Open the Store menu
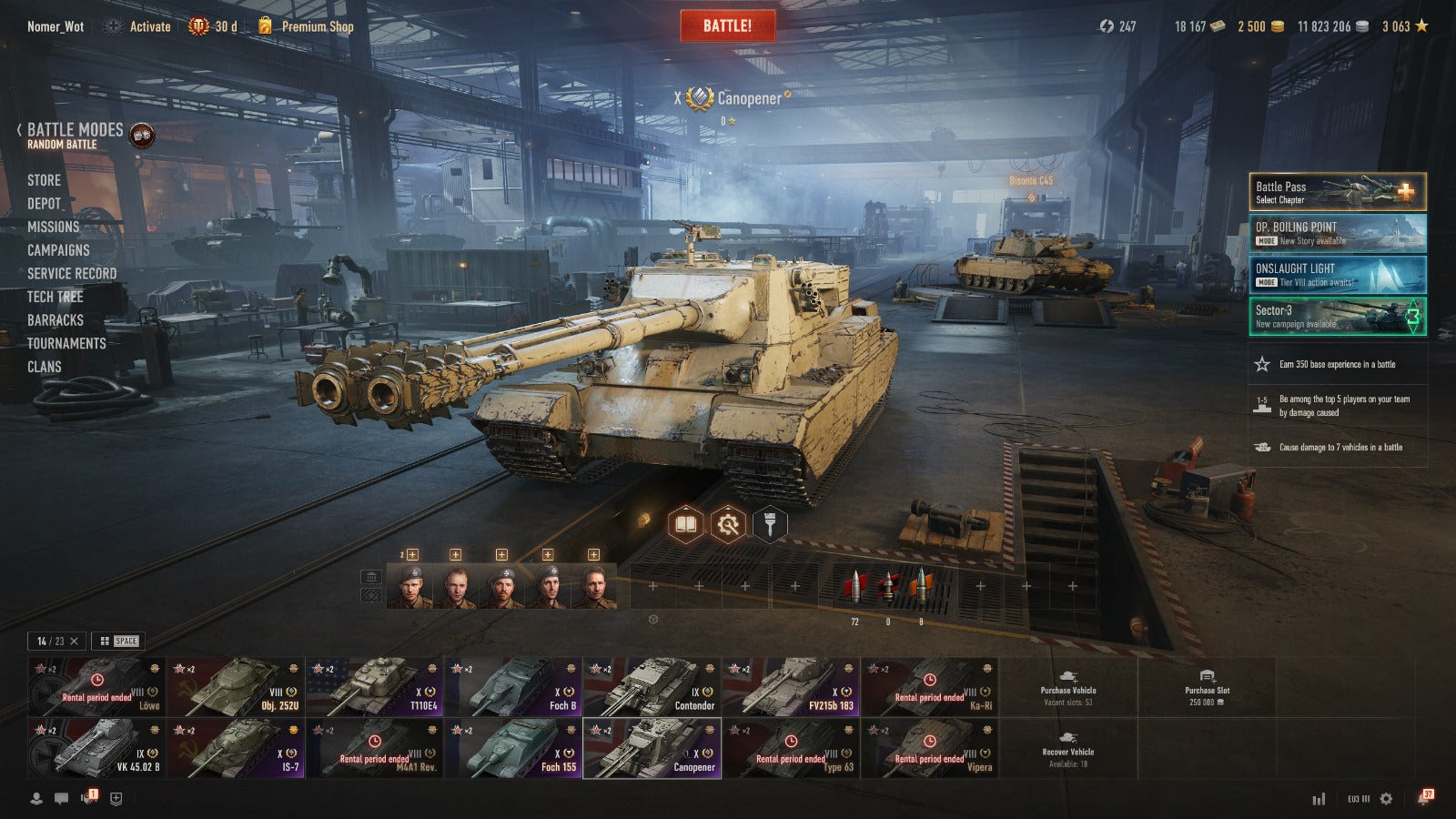This screenshot has width=1456, height=819. (44, 180)
